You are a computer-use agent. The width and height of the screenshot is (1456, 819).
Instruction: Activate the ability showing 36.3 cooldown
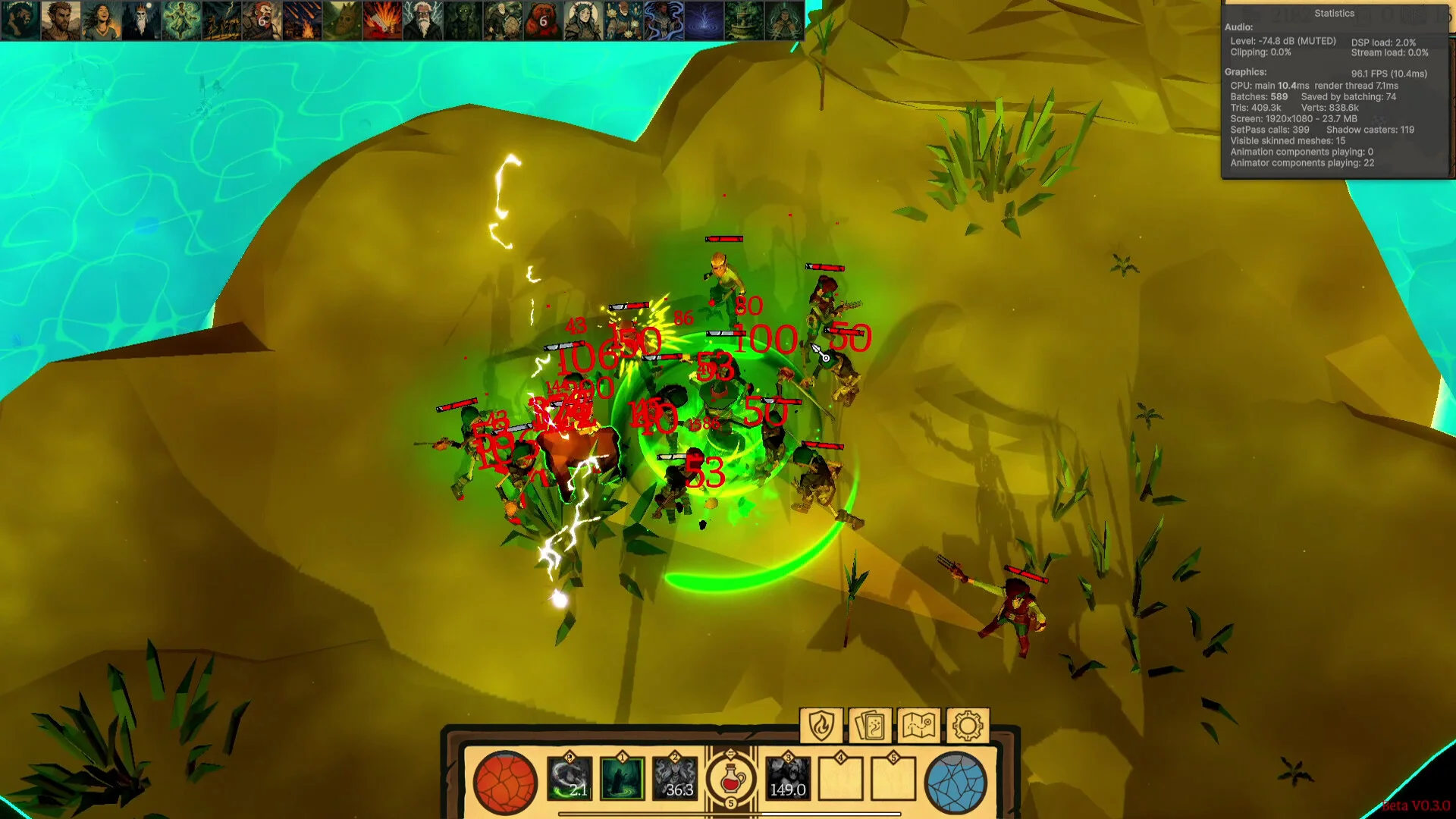pyautogui.click(x=675, y=780)
